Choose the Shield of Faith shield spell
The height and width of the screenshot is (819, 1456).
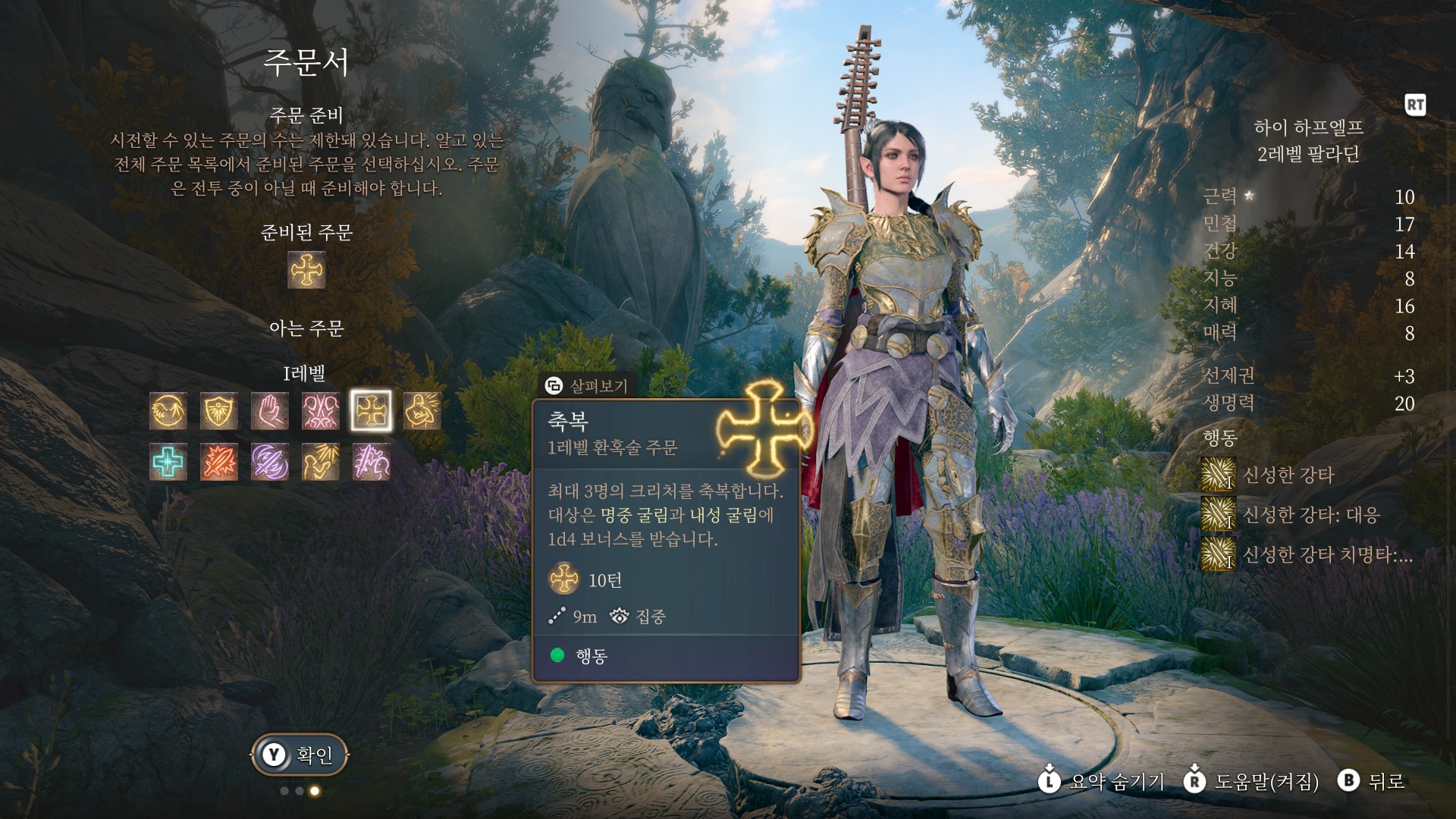click(219, 411)
